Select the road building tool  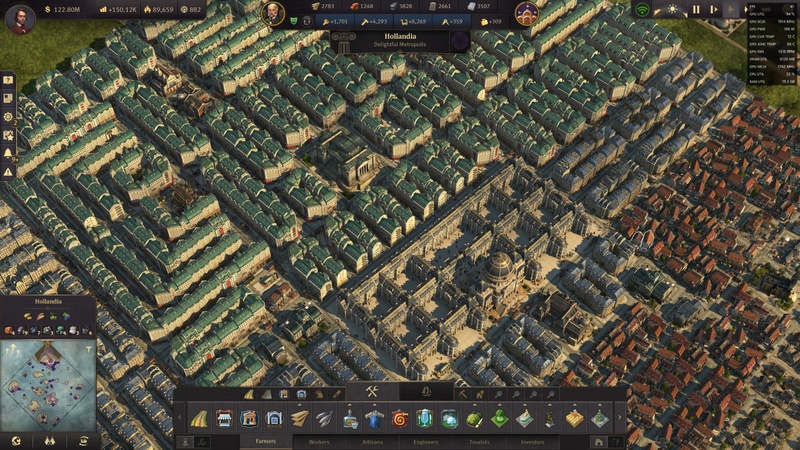pyautogui.click(x=198, y=418)
